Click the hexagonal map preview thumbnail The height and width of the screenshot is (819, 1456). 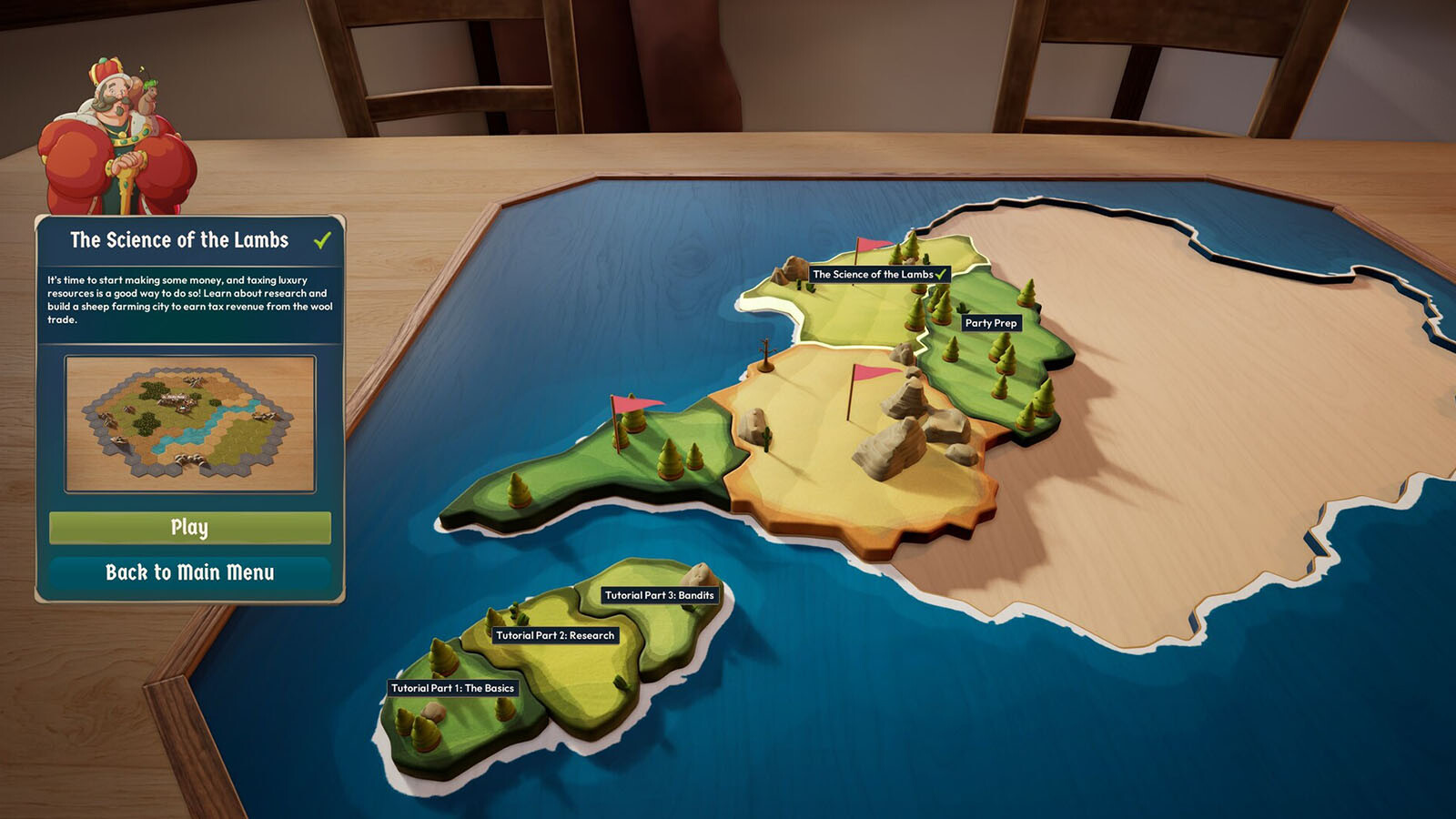190,424
